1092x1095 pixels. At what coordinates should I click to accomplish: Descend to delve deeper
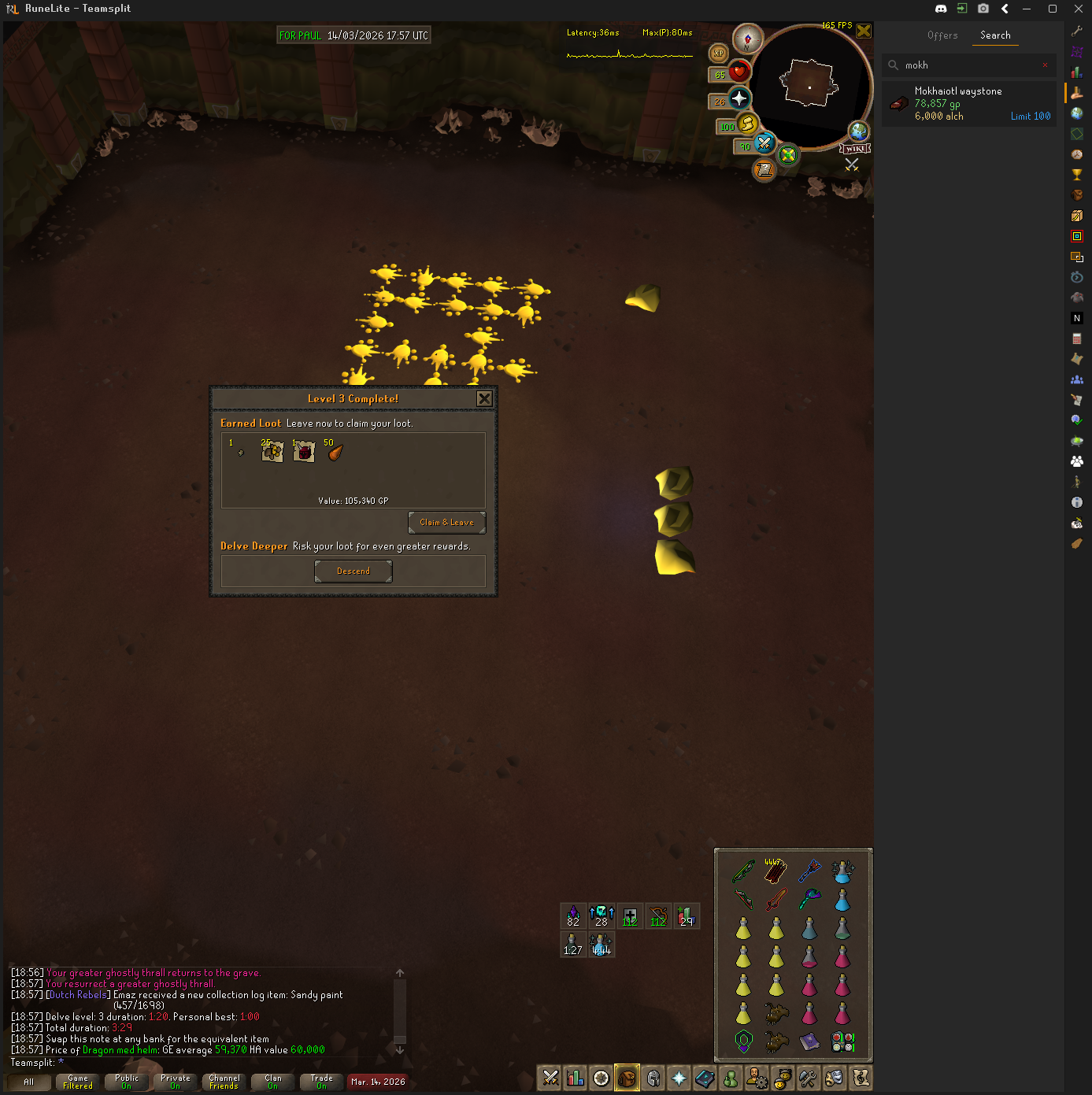[x=353, y=572]
